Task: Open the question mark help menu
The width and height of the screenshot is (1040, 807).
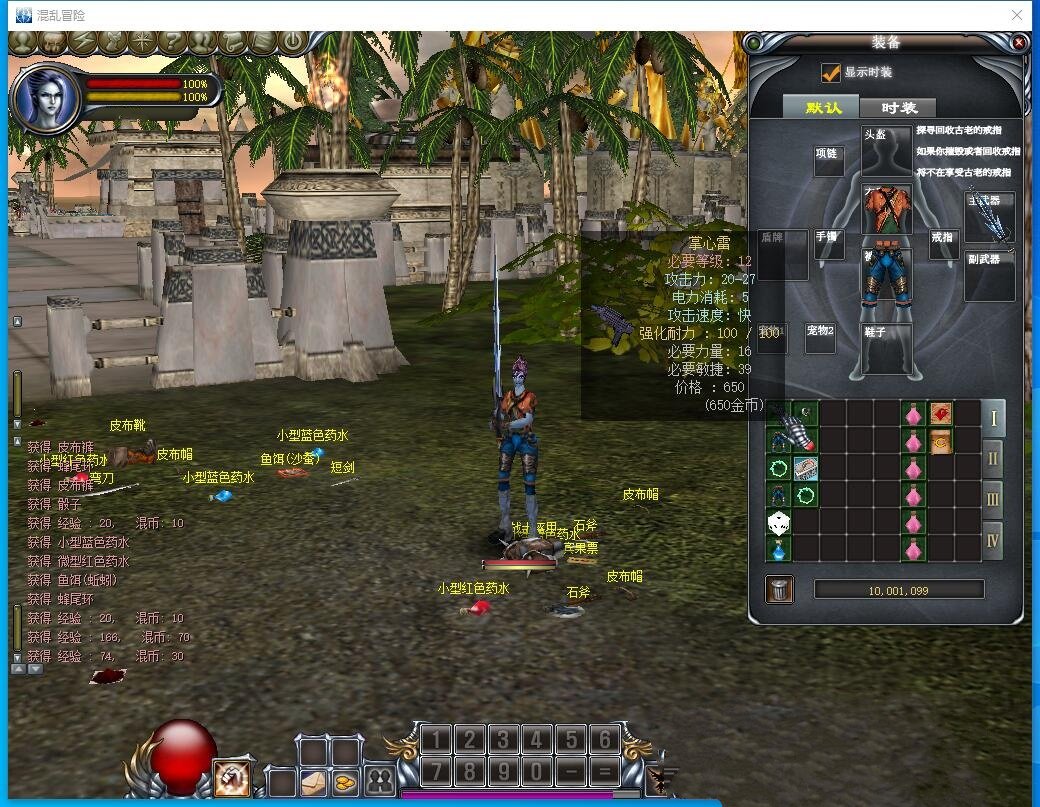Action: point(172,43)
